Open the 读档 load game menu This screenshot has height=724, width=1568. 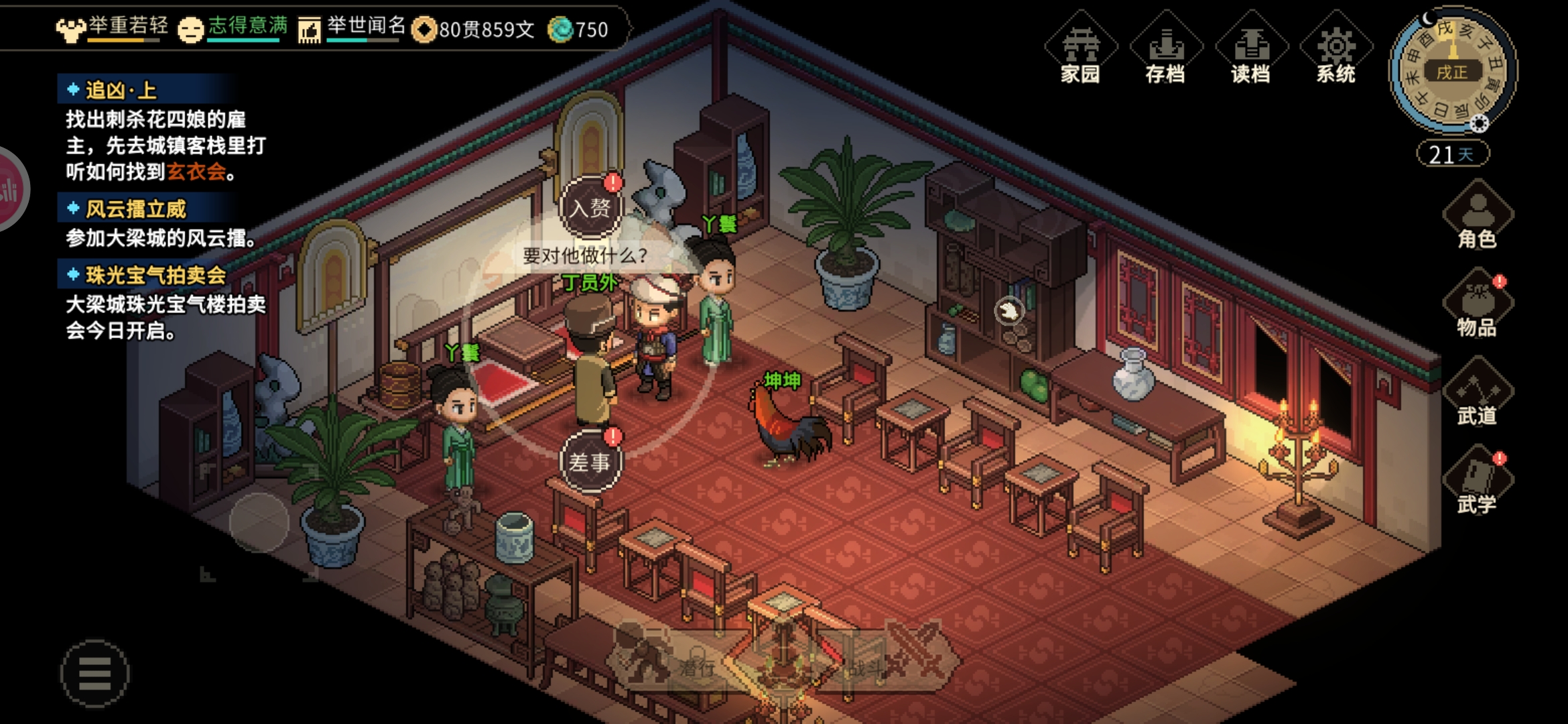pos(1251,50)
